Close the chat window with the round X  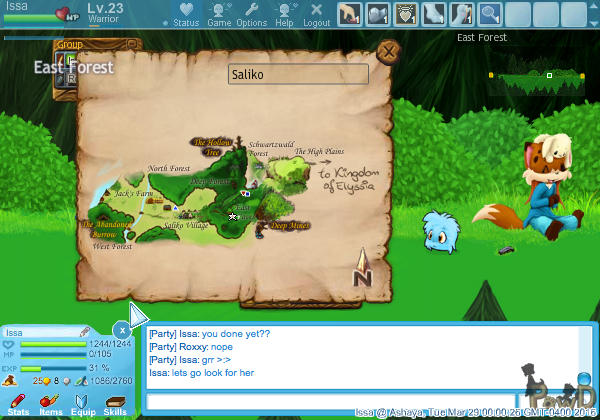point(121,328)
